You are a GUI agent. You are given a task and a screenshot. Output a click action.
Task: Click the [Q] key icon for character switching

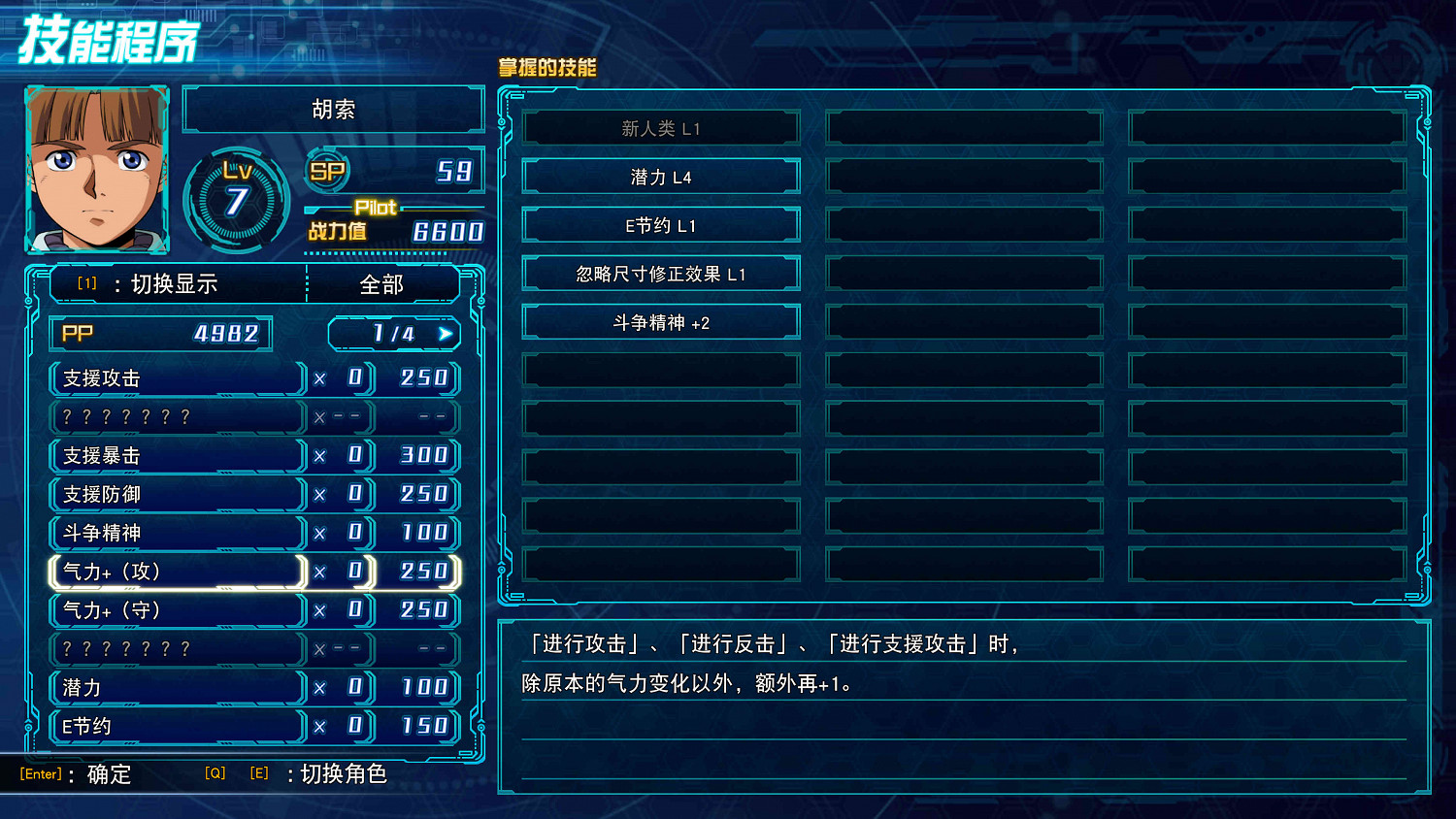[x=215, y=773]
